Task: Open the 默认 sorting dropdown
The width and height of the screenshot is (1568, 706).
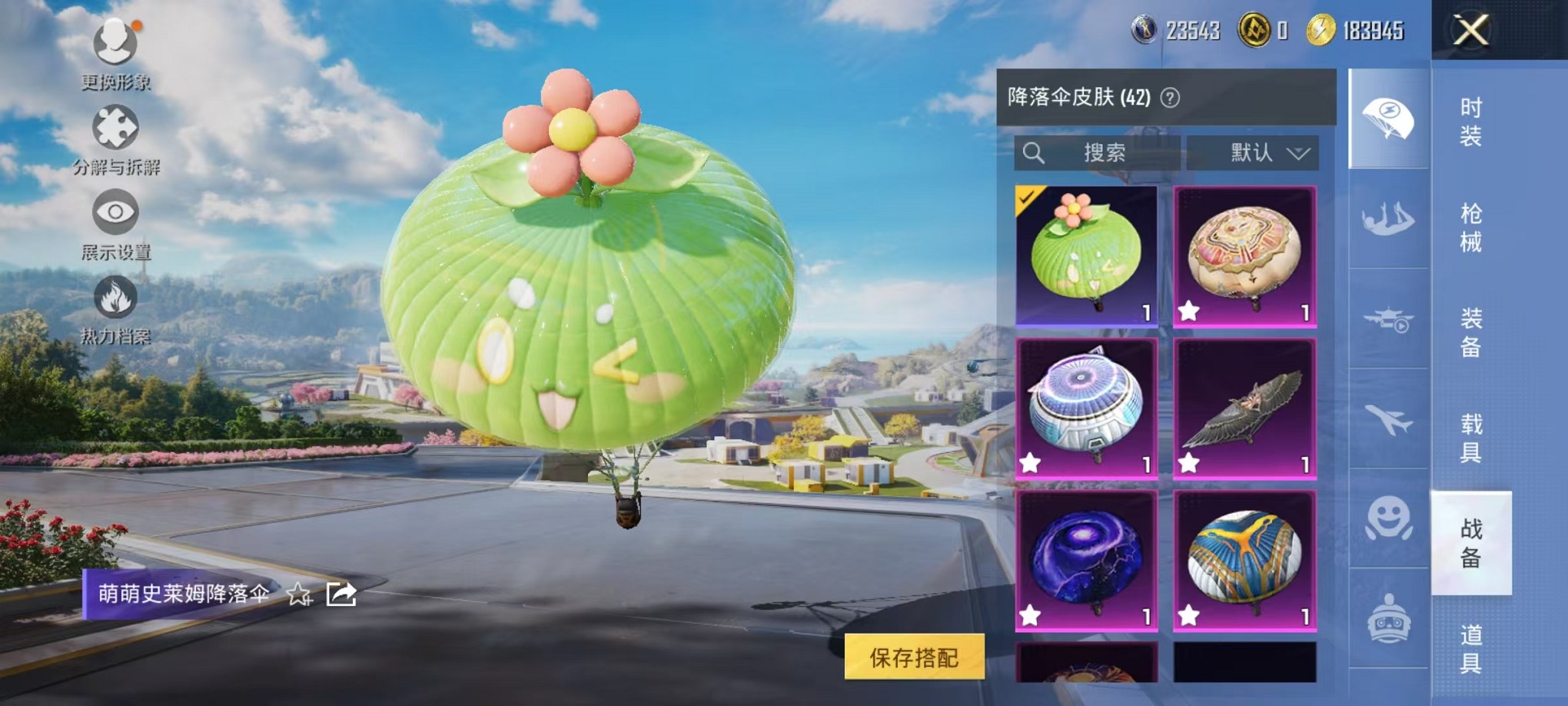Action: tap(1253, 153)
